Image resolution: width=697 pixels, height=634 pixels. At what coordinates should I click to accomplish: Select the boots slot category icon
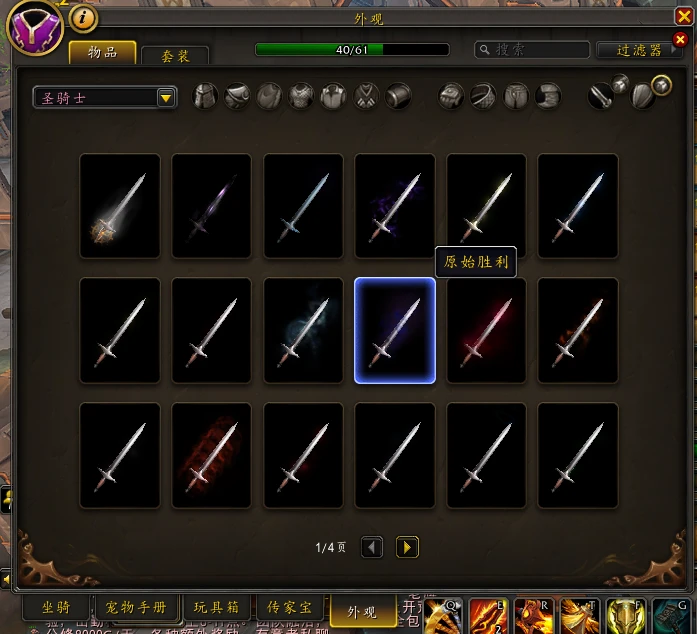(x=547, y=96)
